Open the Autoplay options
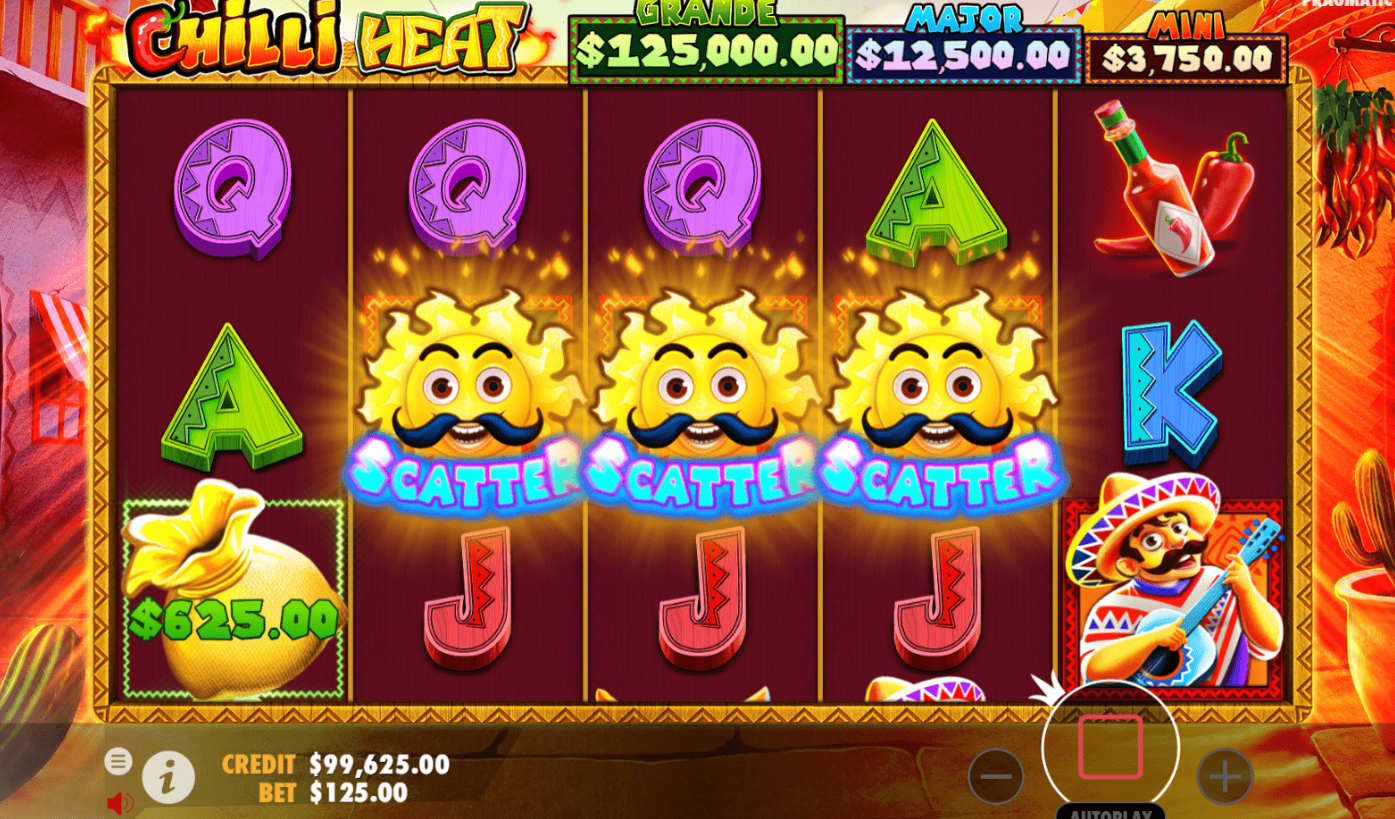 (x=1110, y=812)
